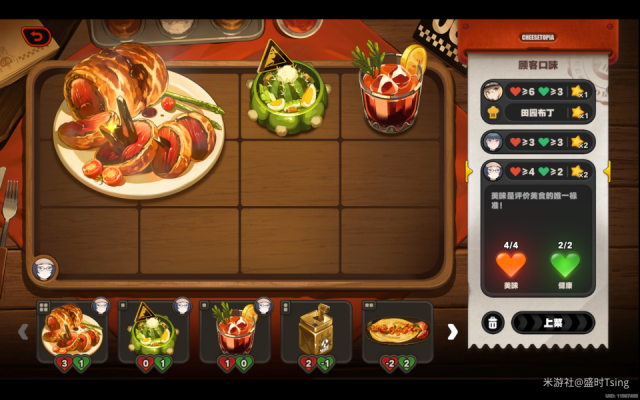Select the second customer's taste requirement row
Image resolution: width=640 pixels, height=400 pixels.
click(537, 142)
